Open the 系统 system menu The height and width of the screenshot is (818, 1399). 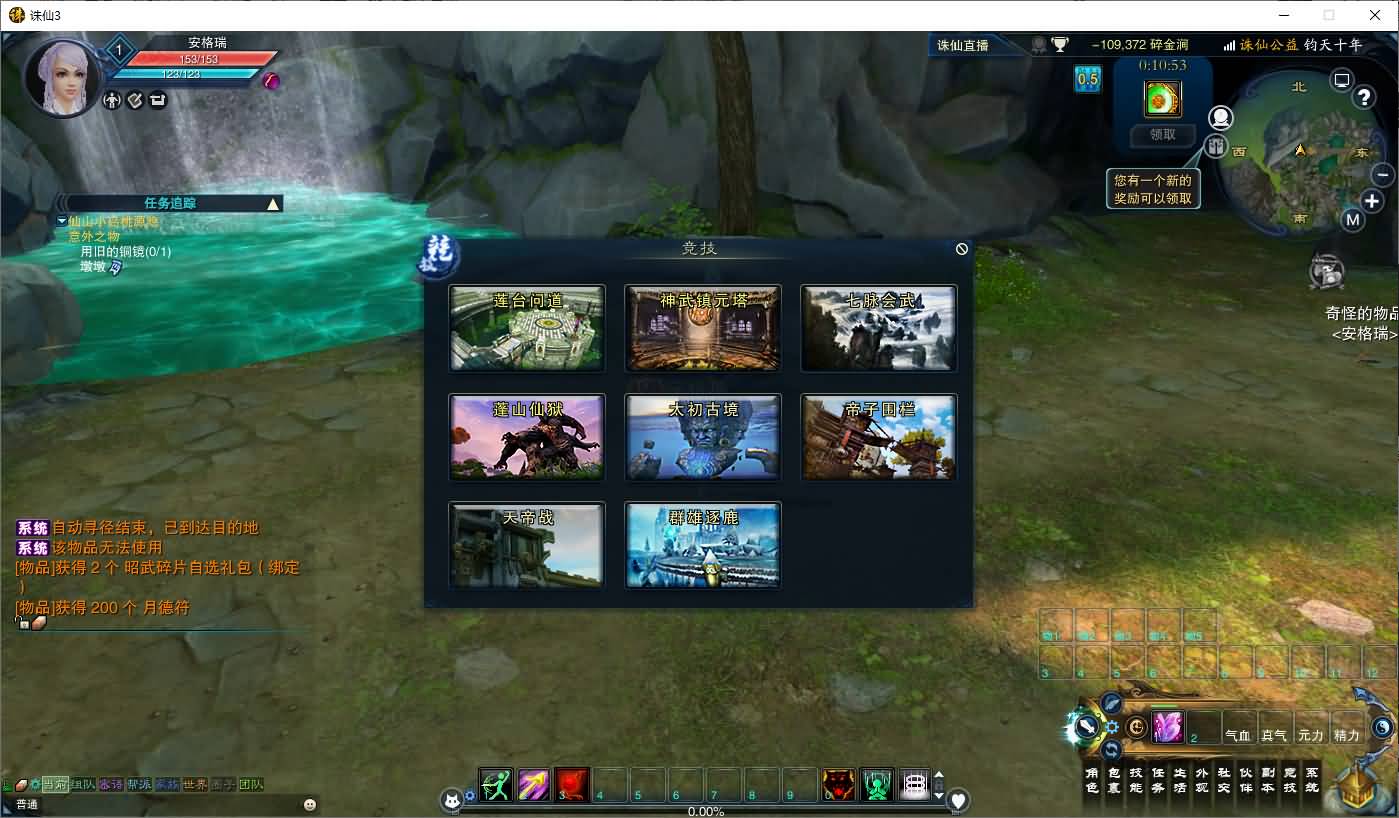click(x=1312, y=780)
